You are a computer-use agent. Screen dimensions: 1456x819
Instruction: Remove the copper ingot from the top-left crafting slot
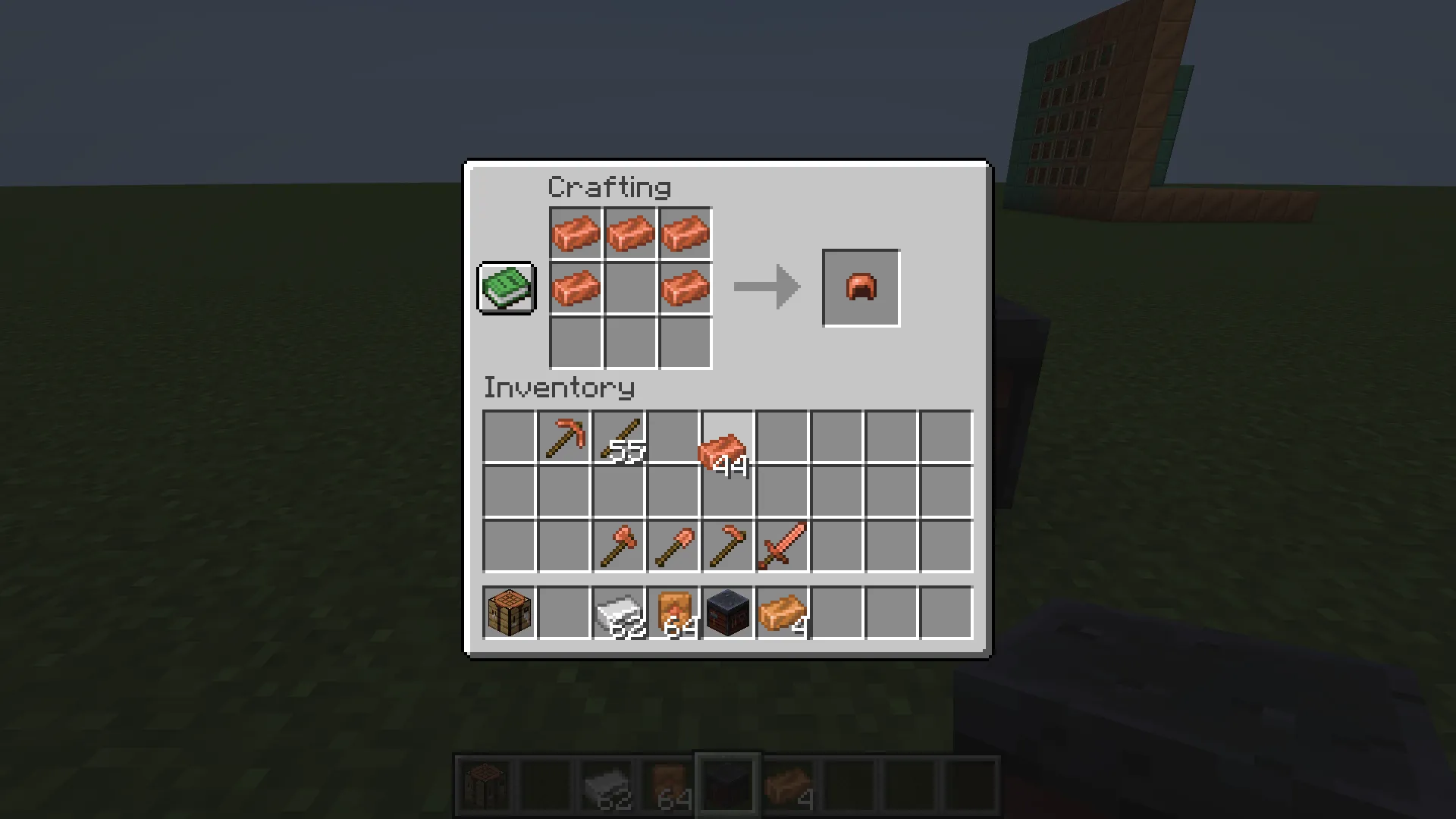(x=576, y=233)
